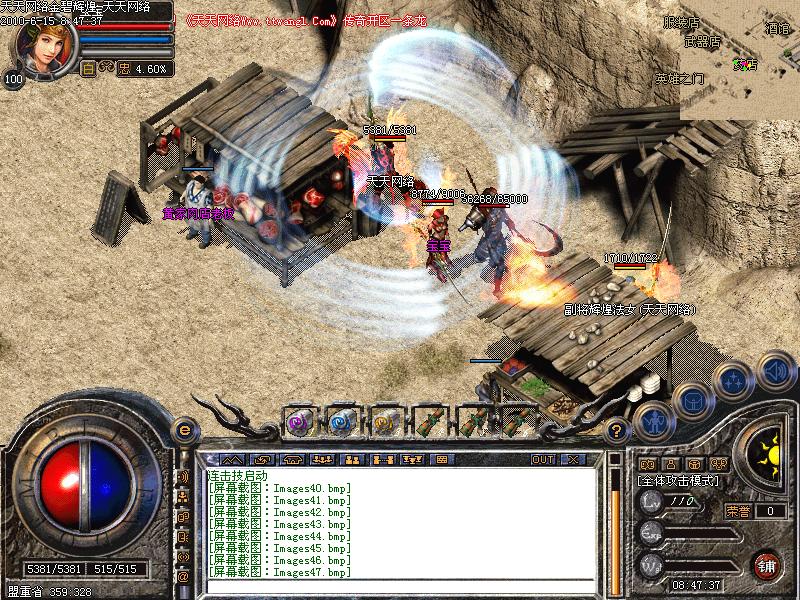Click the @ chat channel button
800x600 pixels.
(x=183, y=575)
